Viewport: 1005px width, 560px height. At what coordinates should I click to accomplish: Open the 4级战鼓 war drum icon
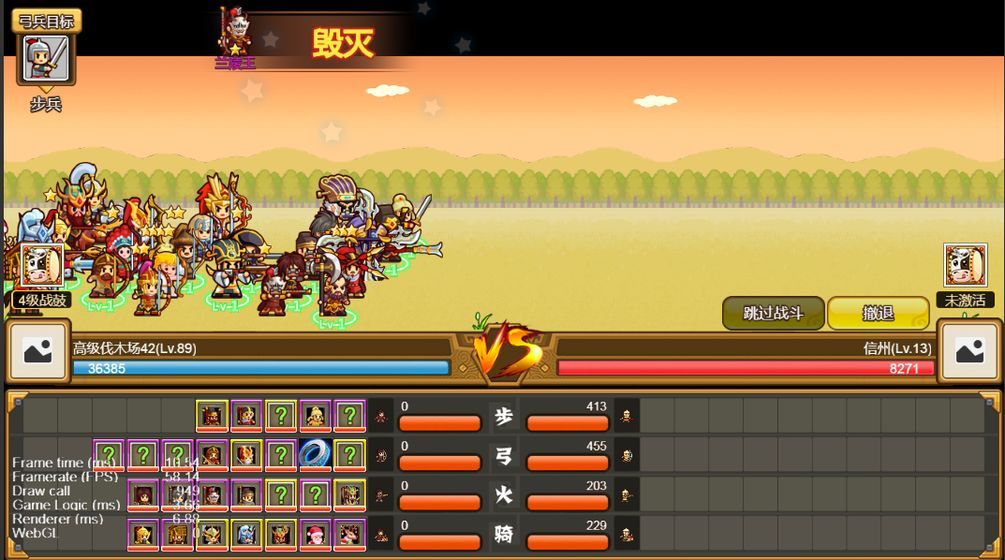pos(42,267)
